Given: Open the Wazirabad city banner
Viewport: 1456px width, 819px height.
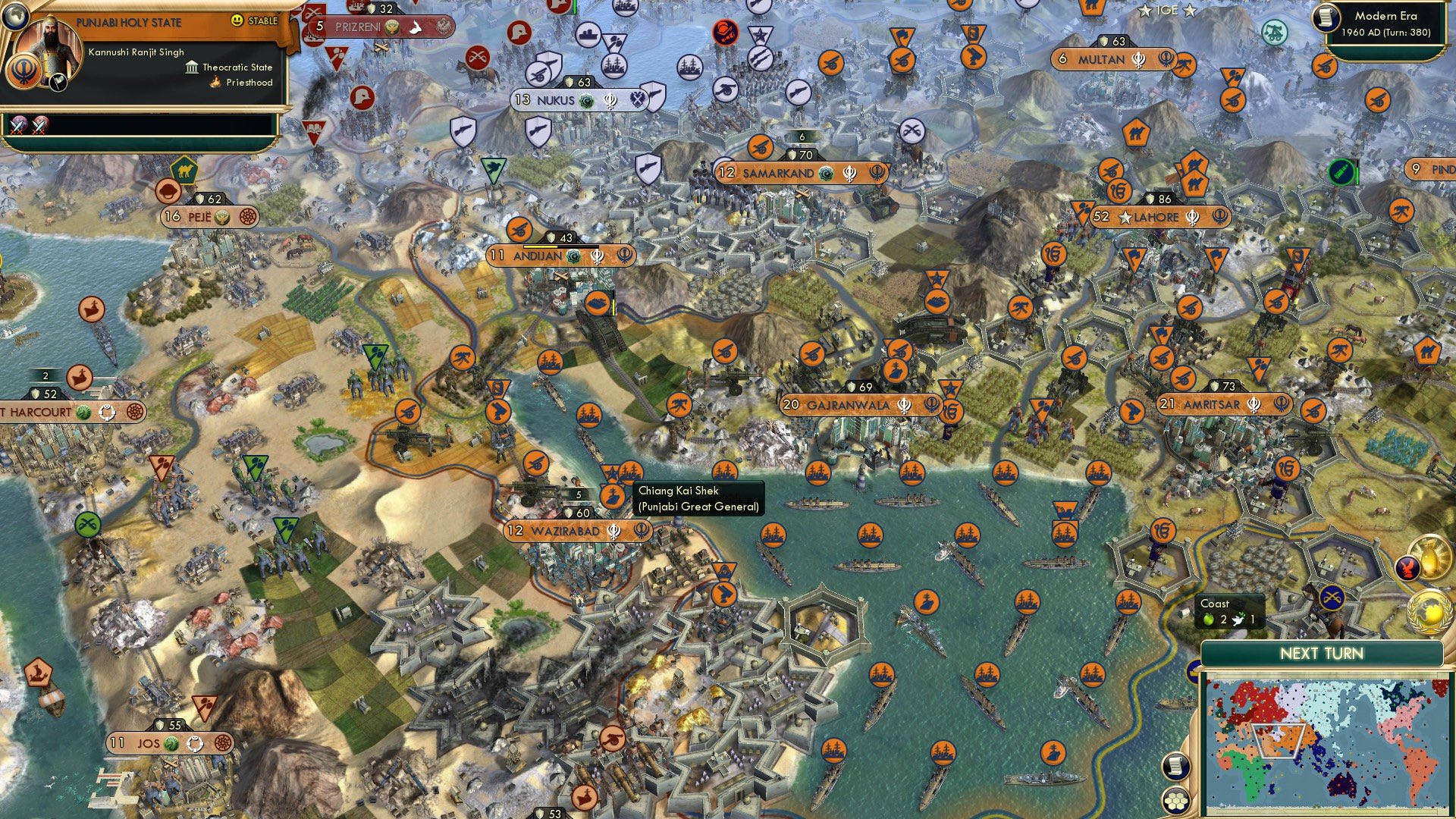Looking at the screenshot, I should [578, 532].
